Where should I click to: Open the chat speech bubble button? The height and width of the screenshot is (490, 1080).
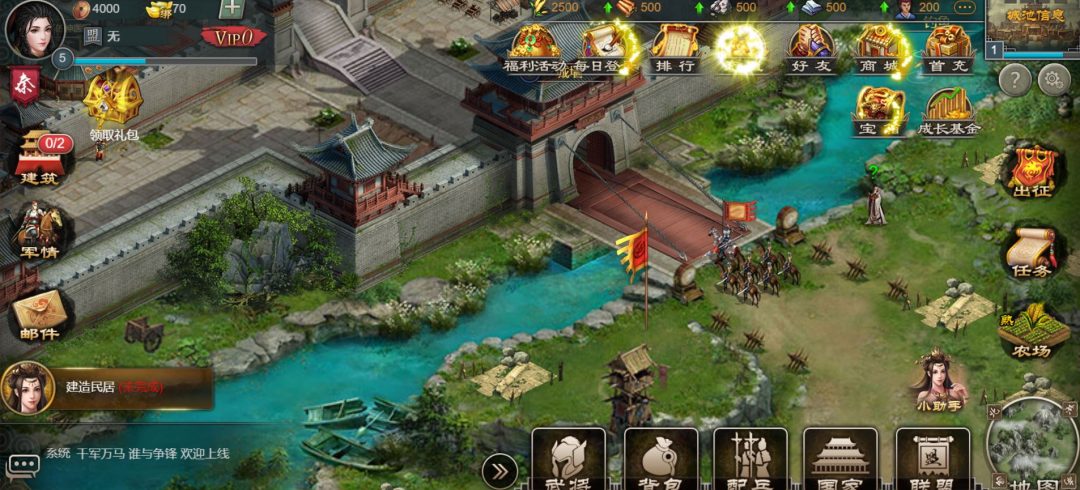(23, 463)
